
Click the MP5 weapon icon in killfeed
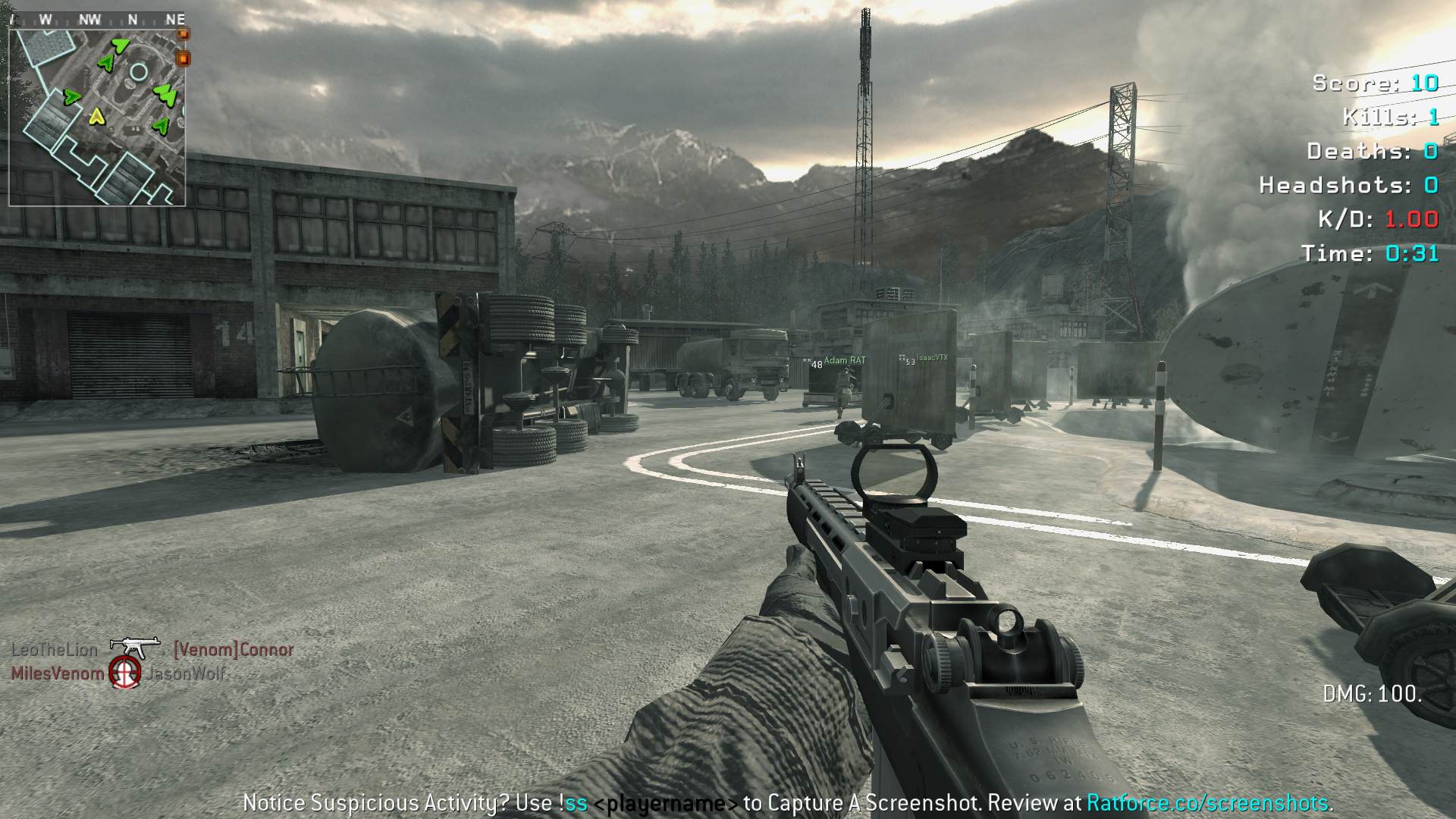pos(135,647)
